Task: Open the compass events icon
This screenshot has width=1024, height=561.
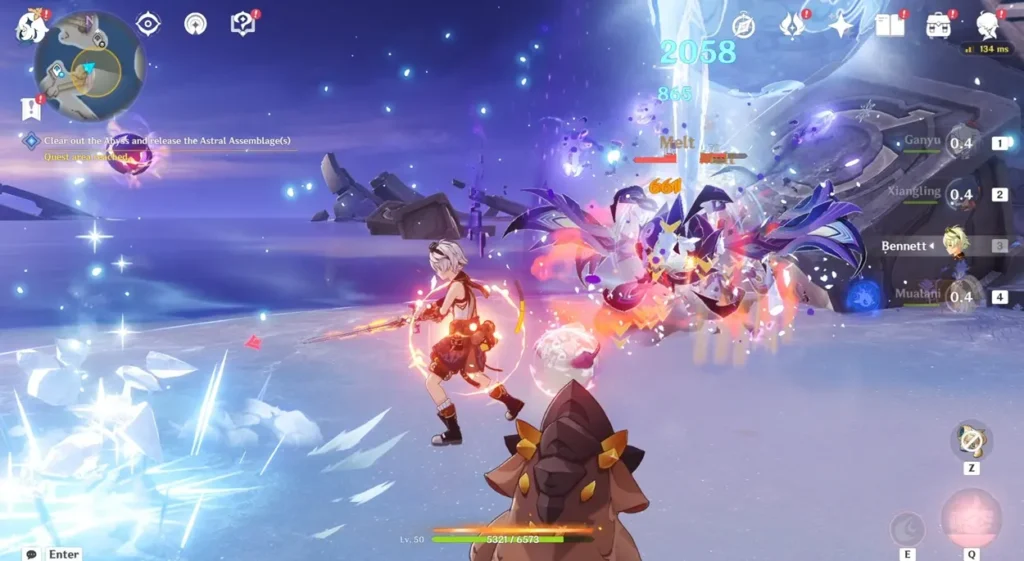Action: tap(743, 26)
